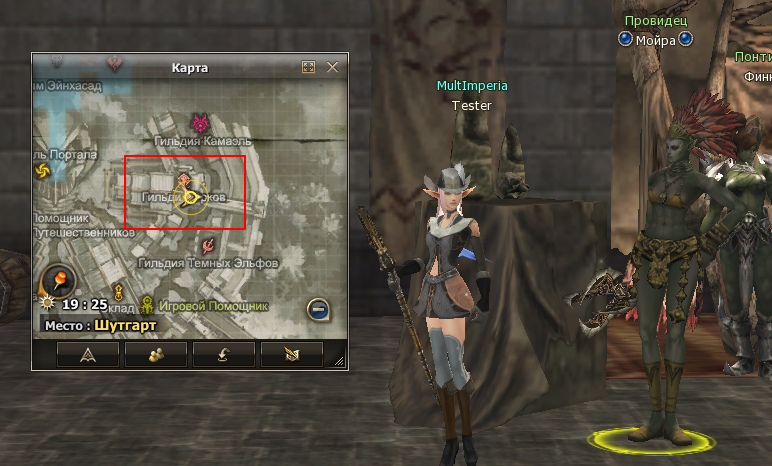Click the warehouse key marker on map

(x=118, y=293)
